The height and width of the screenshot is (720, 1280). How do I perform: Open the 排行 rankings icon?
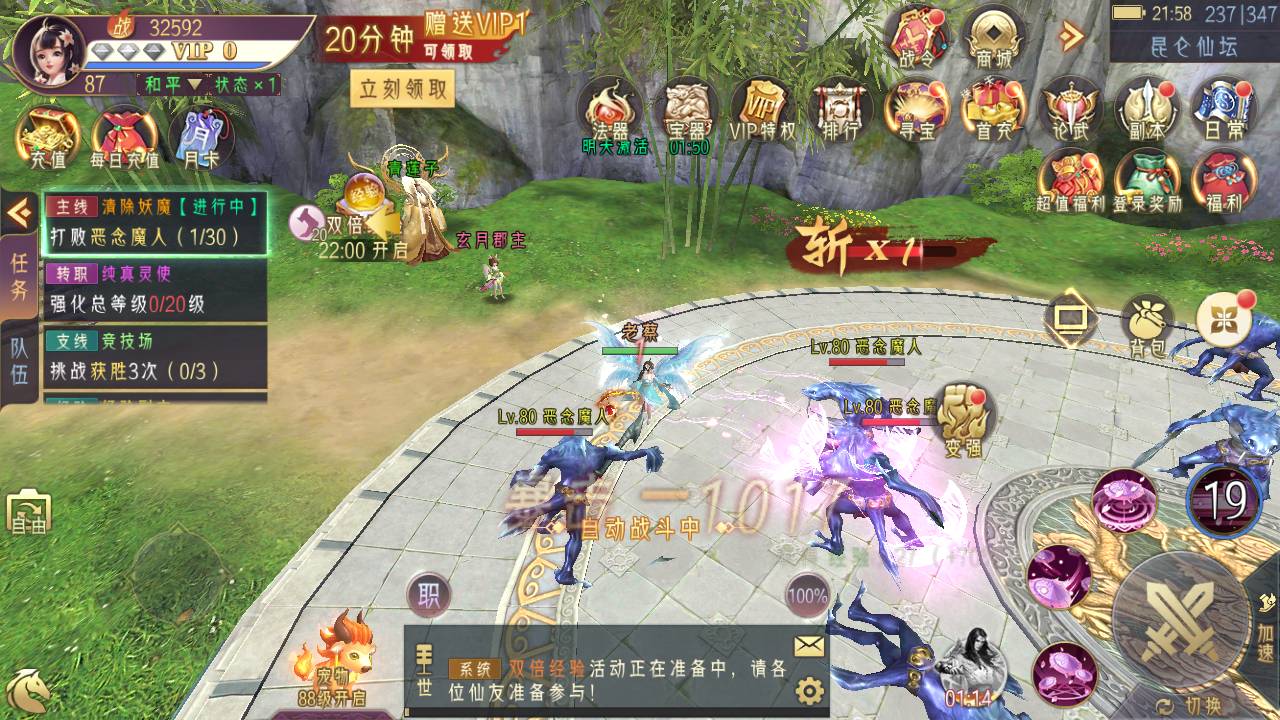pyautogui.click(x=838, y=110)
